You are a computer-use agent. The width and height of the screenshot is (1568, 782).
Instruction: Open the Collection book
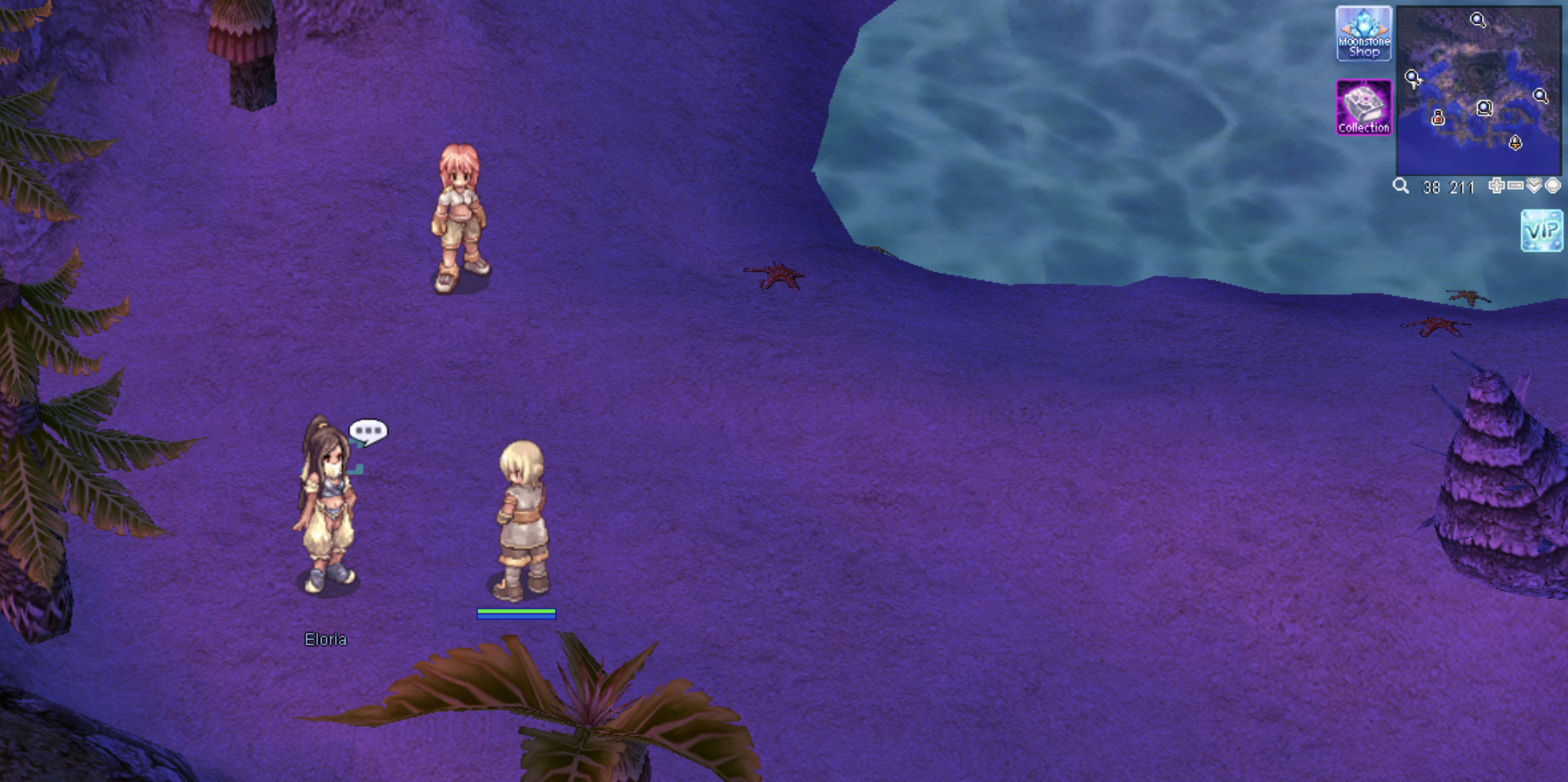[1364, 108]
